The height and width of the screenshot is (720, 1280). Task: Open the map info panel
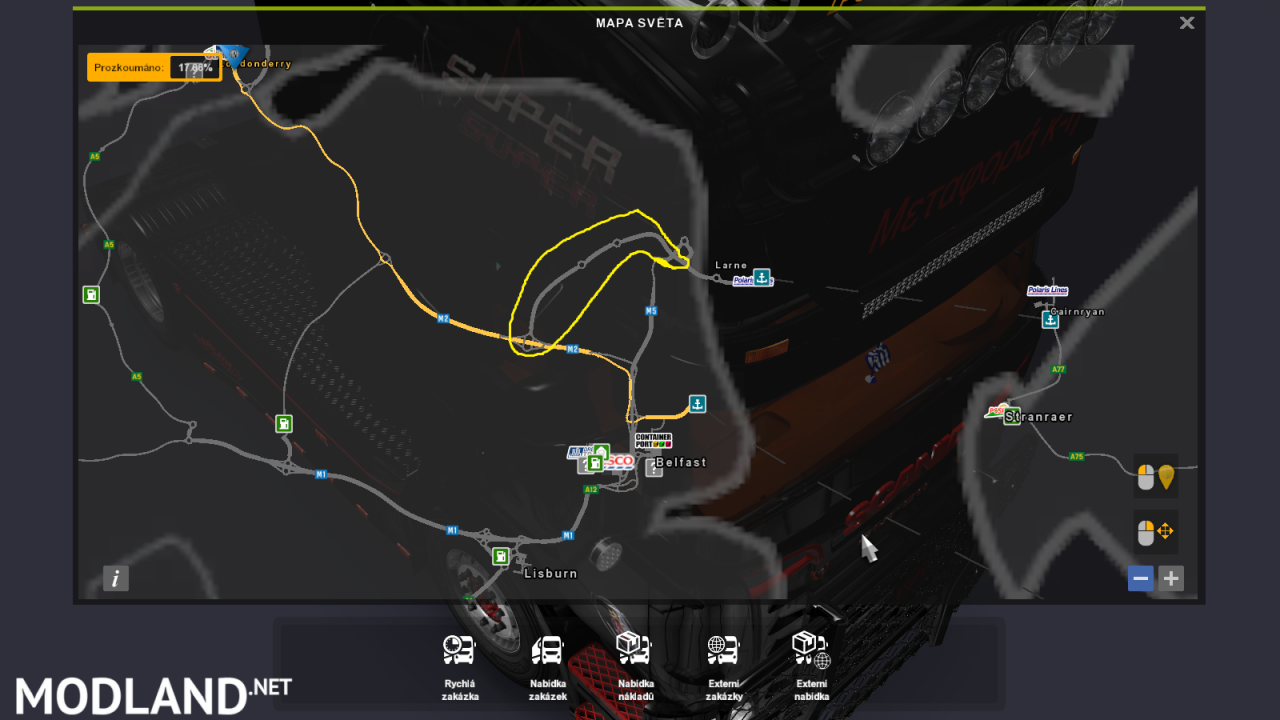pos(115,578)
